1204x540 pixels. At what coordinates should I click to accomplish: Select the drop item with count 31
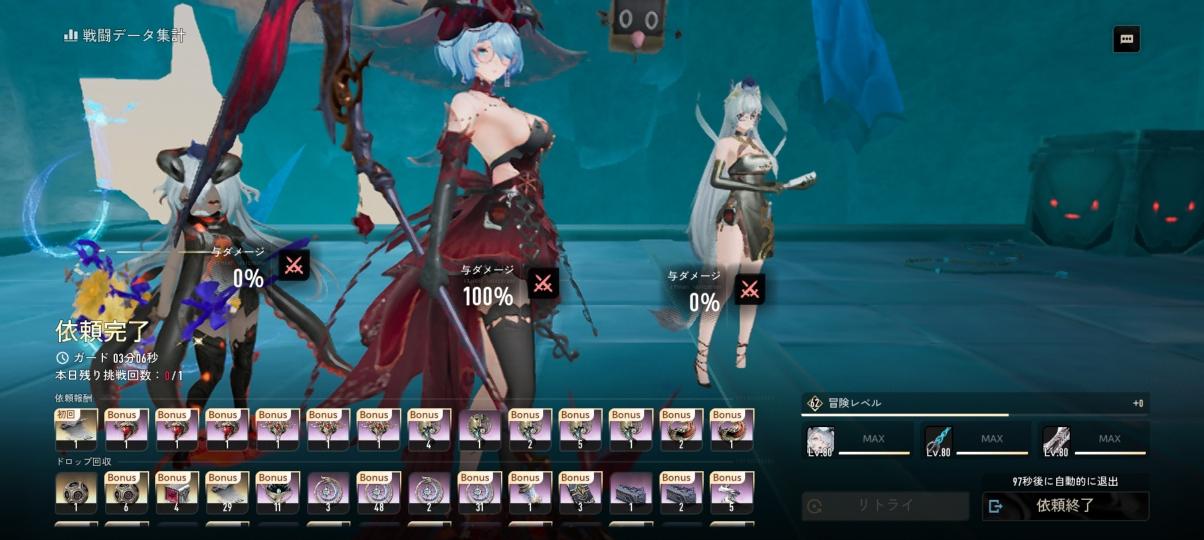click(479, 493)
